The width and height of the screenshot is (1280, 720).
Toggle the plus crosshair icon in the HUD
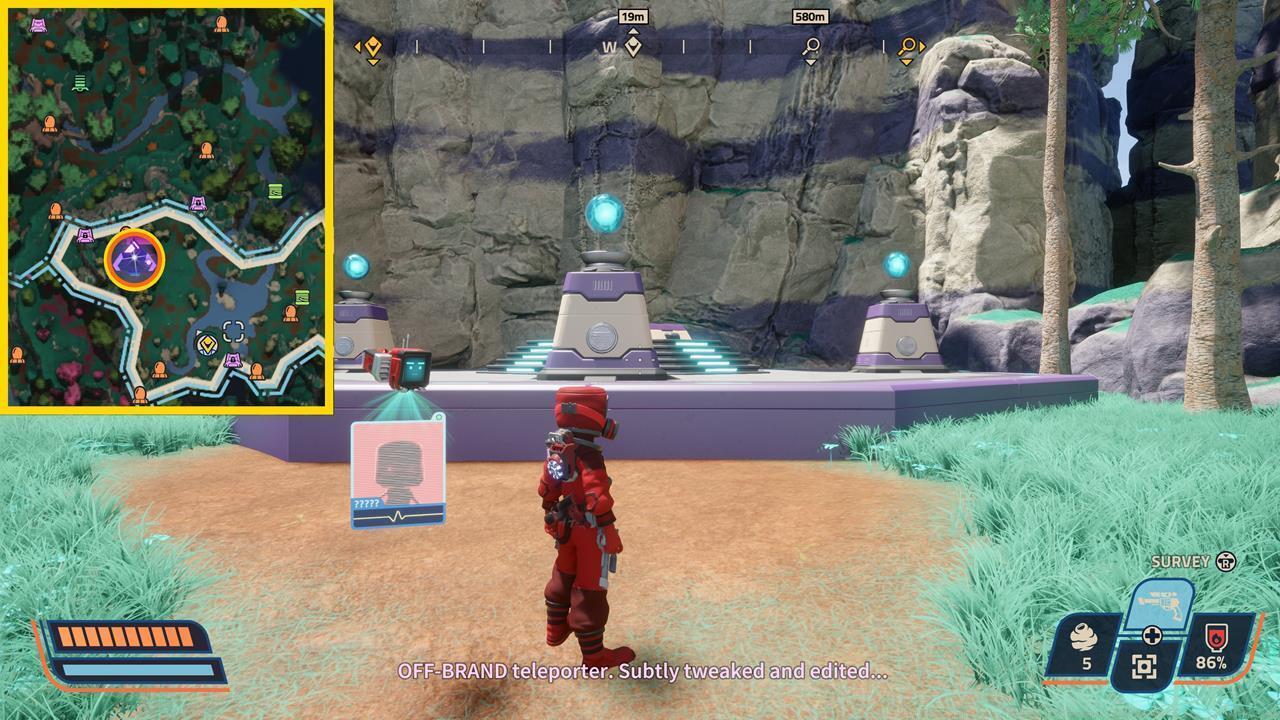pyautogui.click(x=1153, y=634)
